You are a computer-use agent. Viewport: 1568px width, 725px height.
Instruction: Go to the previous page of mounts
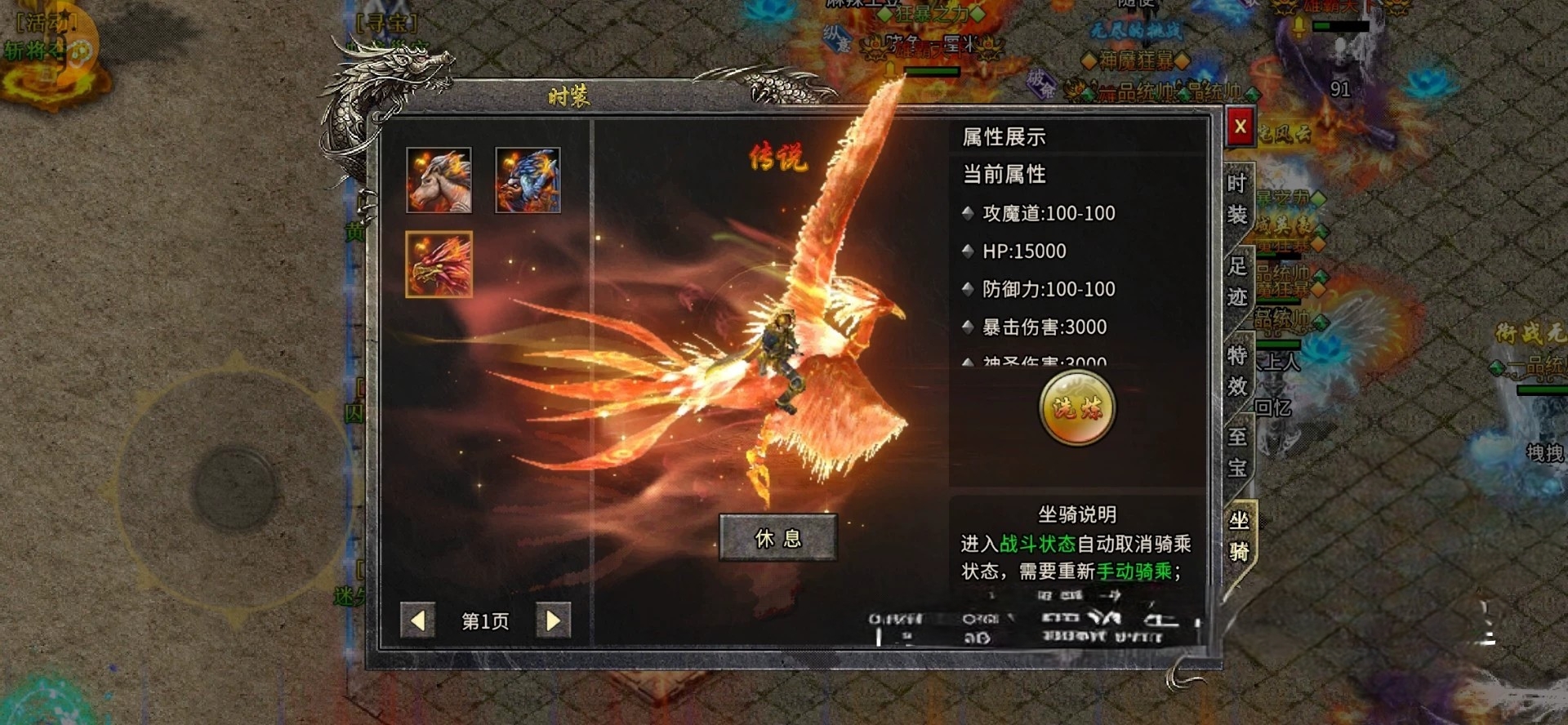point(417,621)
